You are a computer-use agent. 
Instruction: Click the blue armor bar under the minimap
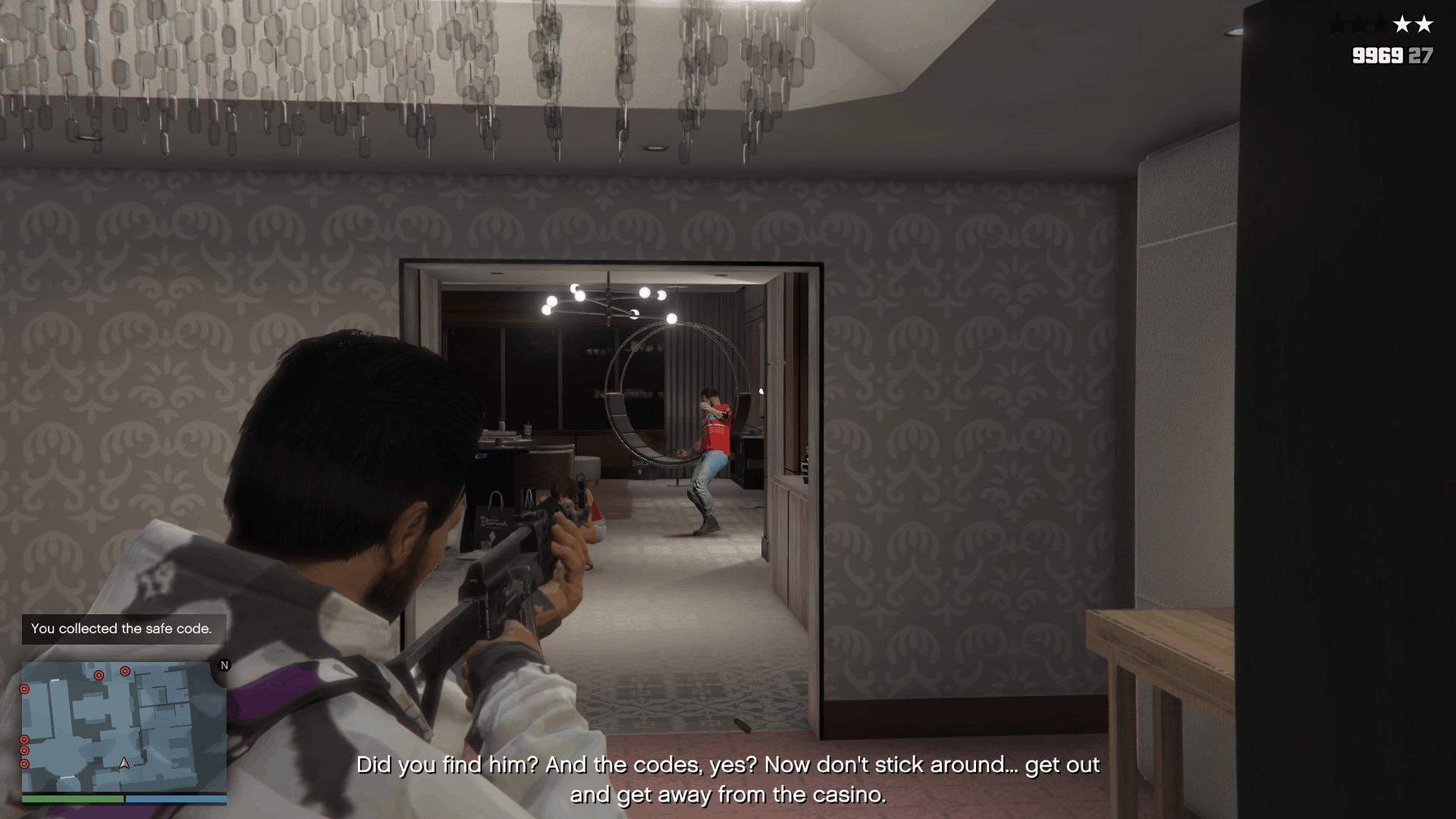176,799
